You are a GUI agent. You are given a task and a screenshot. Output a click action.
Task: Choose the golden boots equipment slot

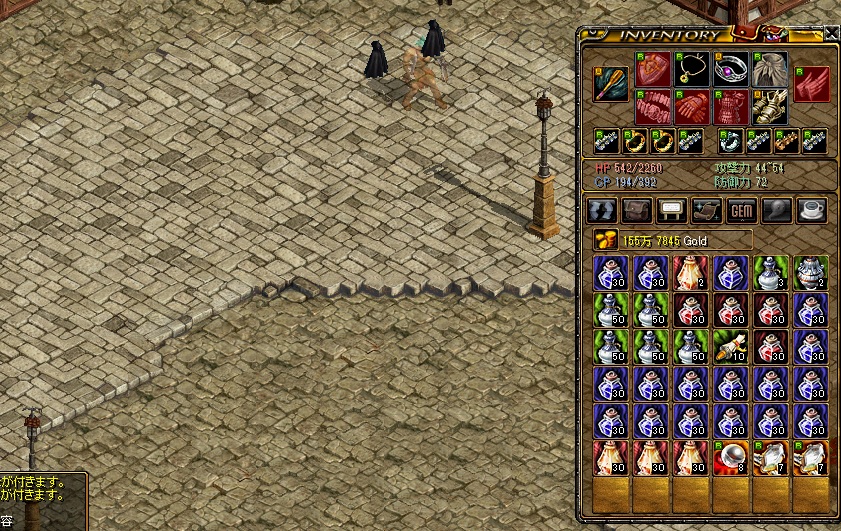(x=771, y=107)
